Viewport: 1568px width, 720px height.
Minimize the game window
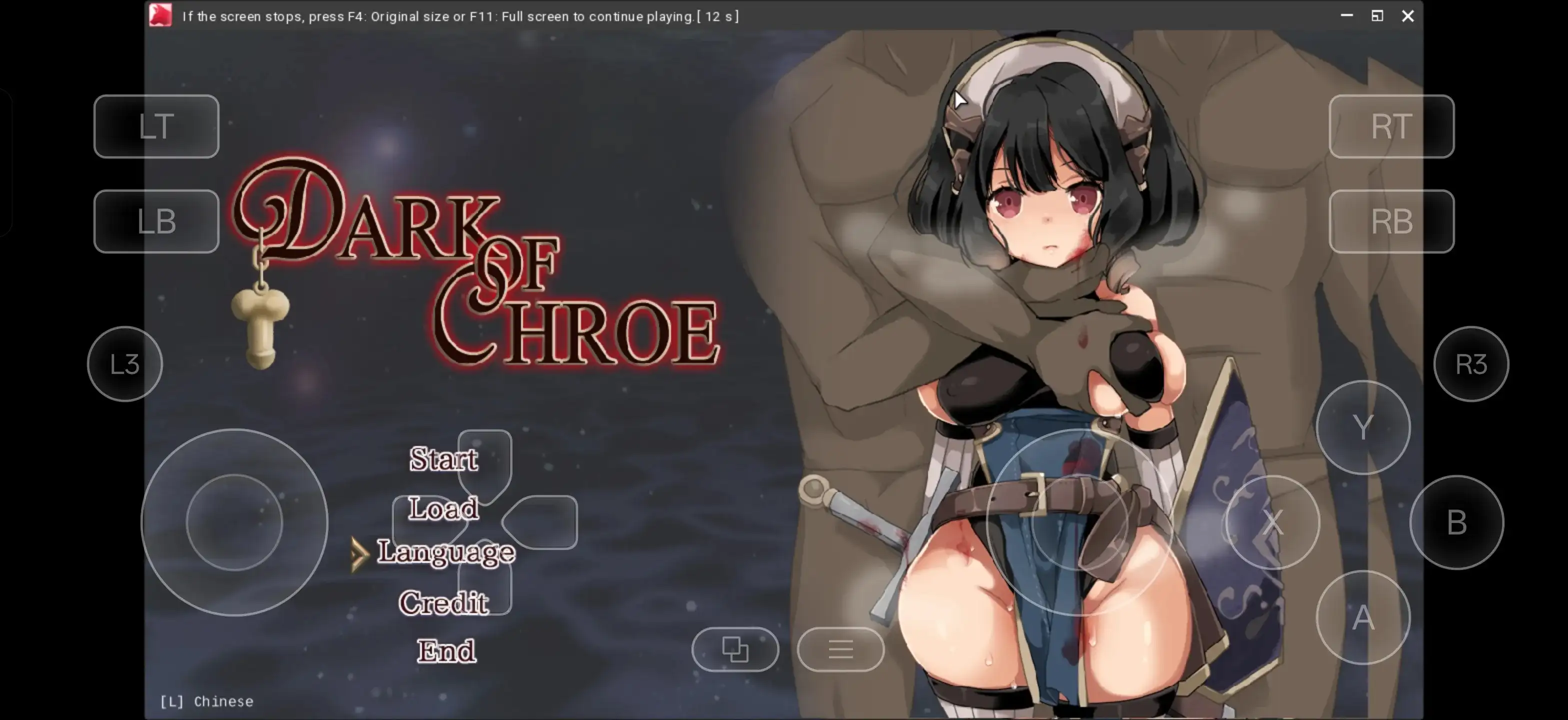(1346, 16)
